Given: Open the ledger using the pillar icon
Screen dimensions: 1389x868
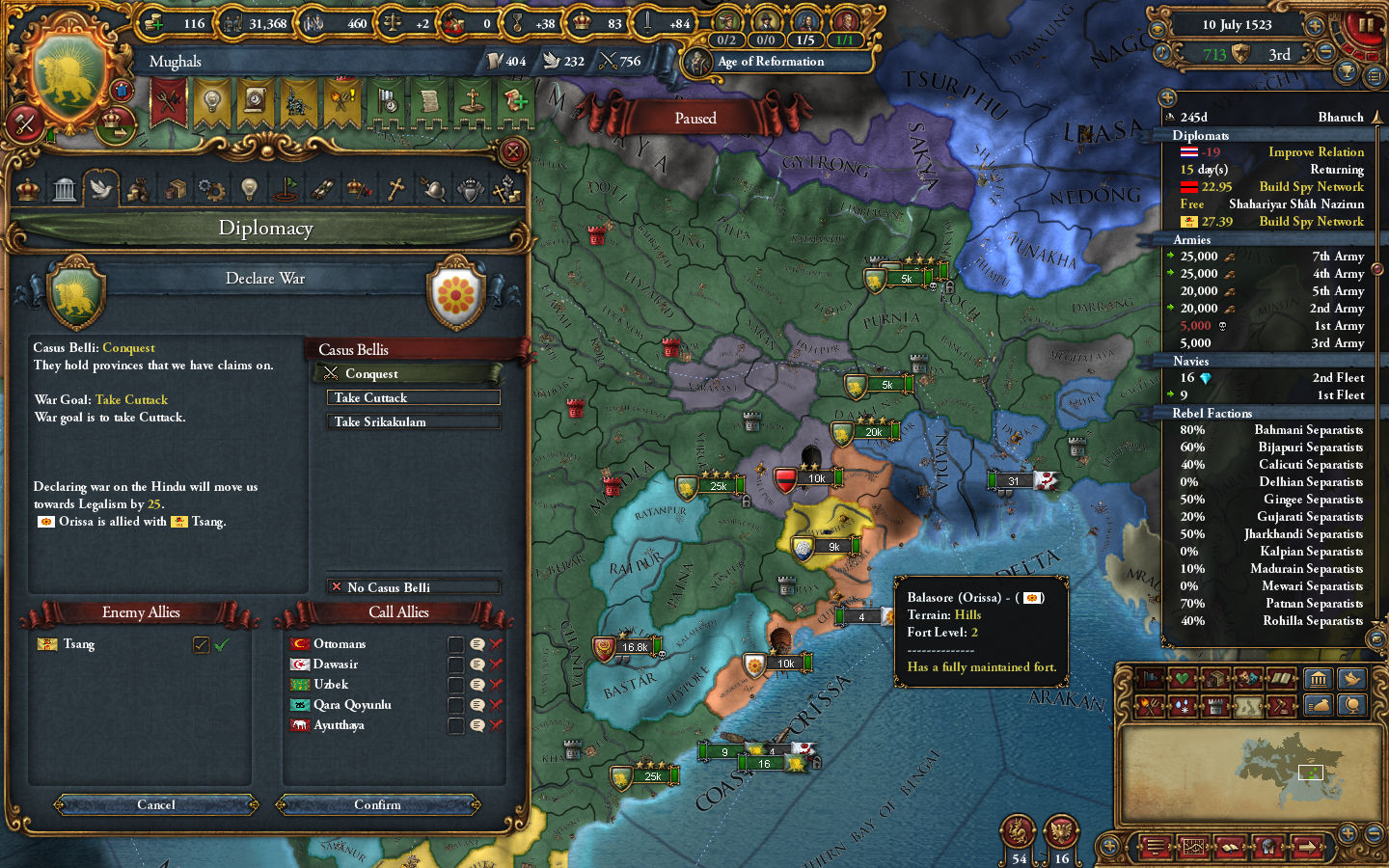Looking at the screenshot, I should tap(1319, 679).
